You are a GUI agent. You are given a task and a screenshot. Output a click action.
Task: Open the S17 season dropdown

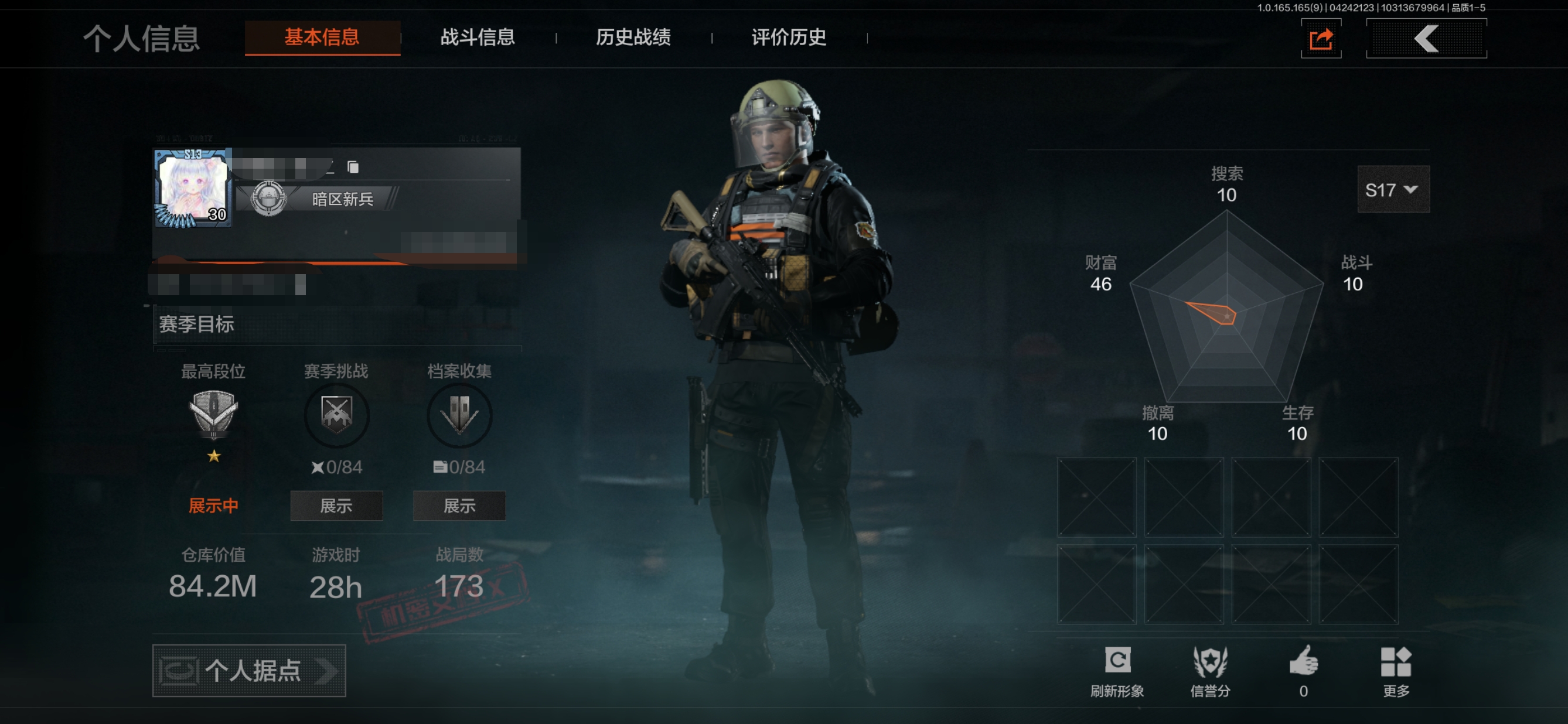point(1393,190)
